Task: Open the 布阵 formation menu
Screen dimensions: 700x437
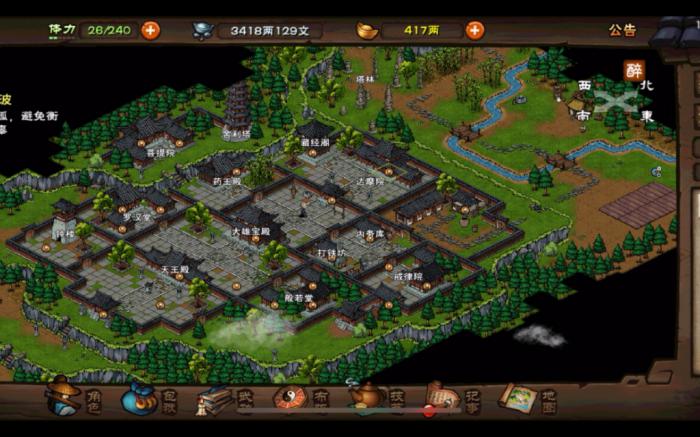Action: (x=300, y=398)
